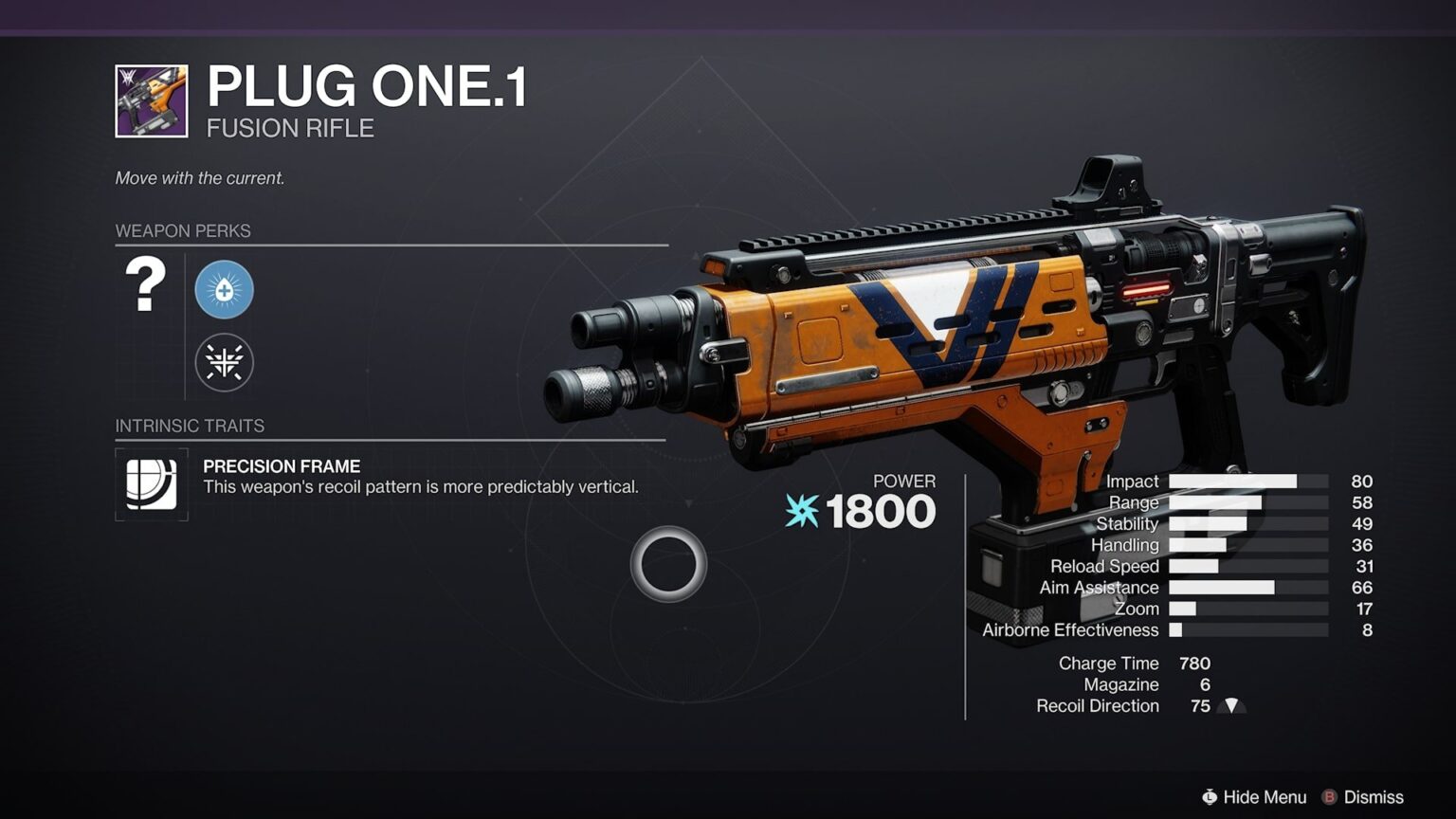
Task: Click the Fusion Rifle type label
Action: (x=289, y=128)
